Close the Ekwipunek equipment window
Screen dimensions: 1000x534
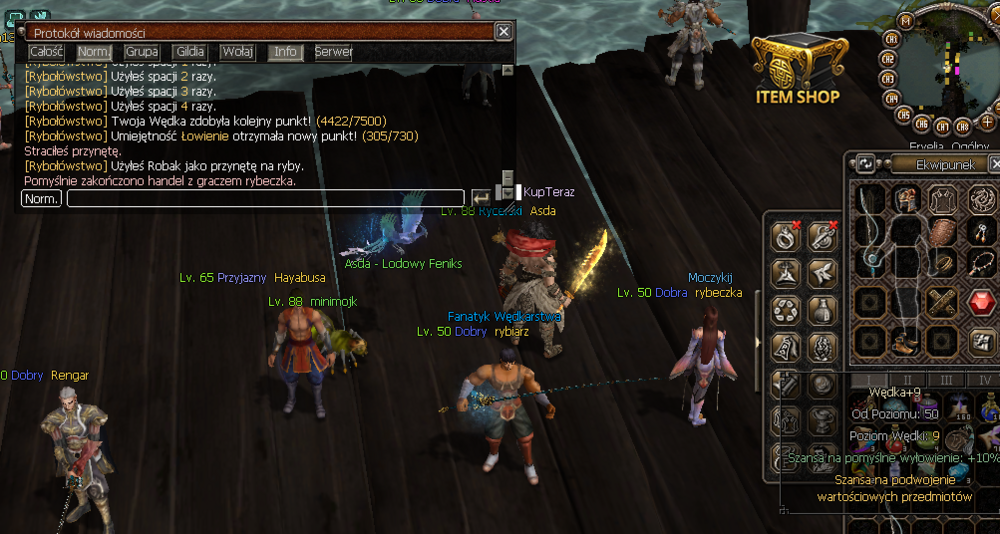tap(995, 164)
